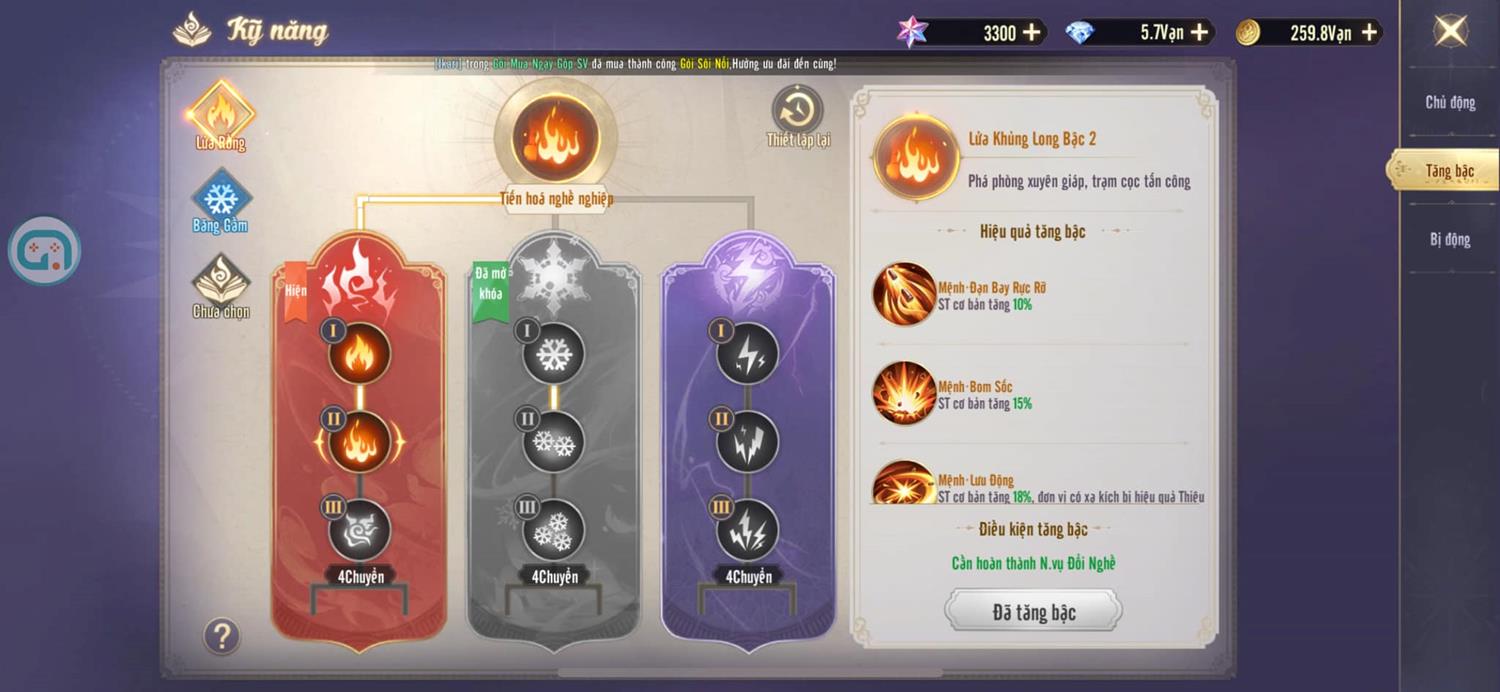Open the question mark help button
This screenshot has width=1500, height=692.
222,635
